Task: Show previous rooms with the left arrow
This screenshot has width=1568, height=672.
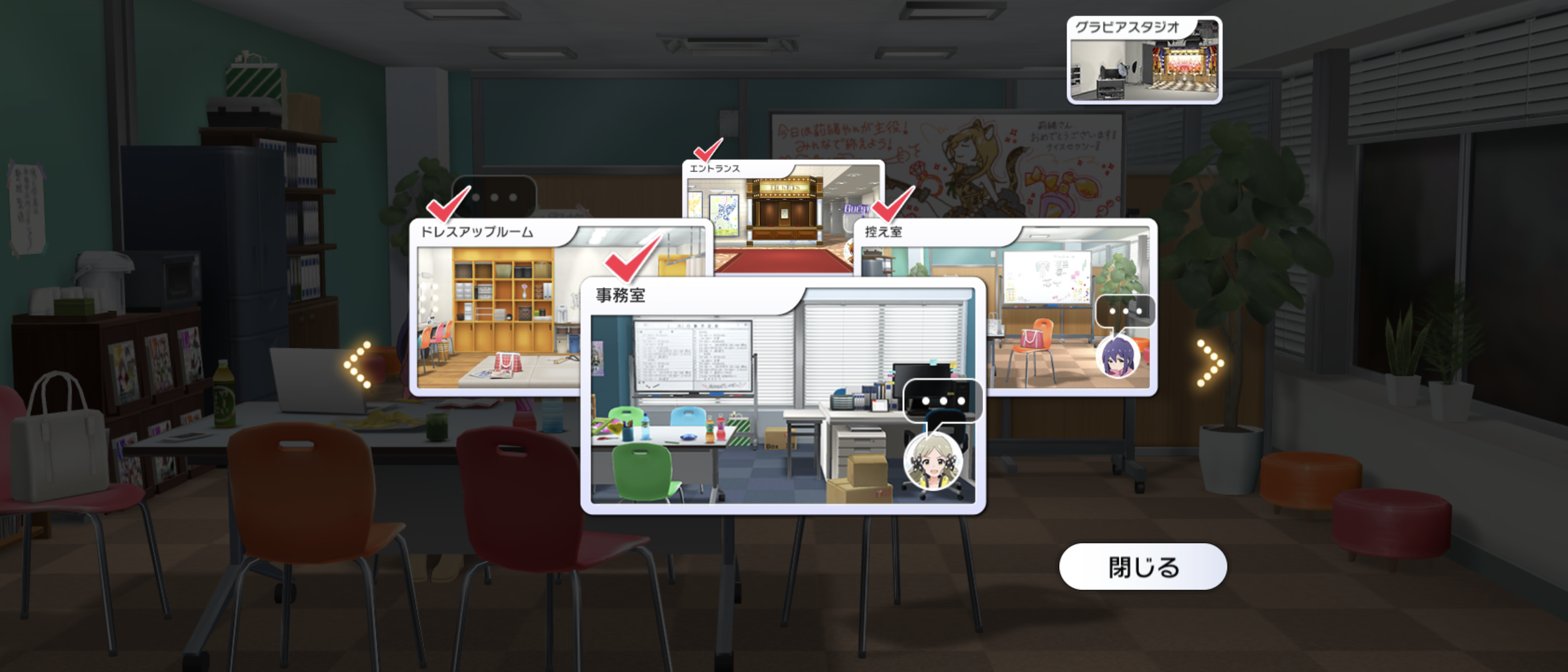Action: [358, 365]
